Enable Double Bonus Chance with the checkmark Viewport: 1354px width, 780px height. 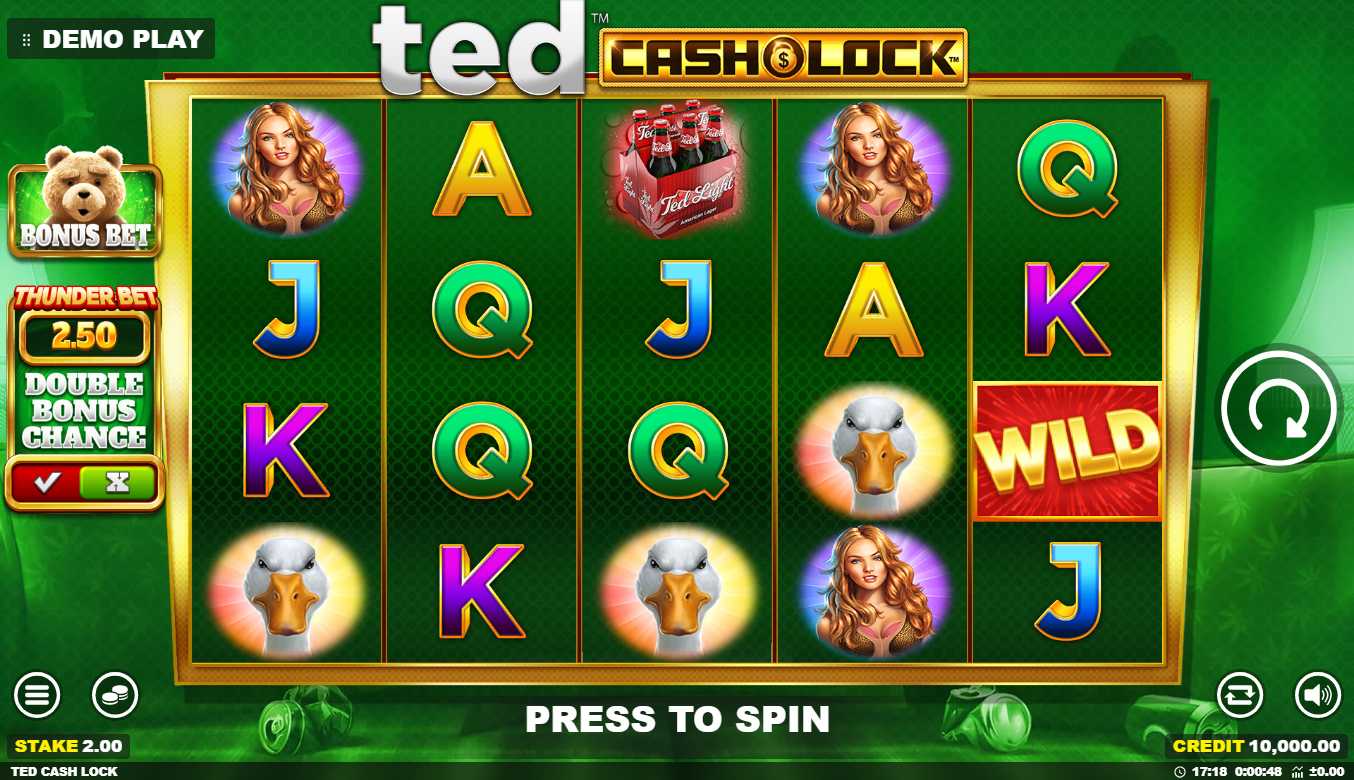tap(47, 483)
